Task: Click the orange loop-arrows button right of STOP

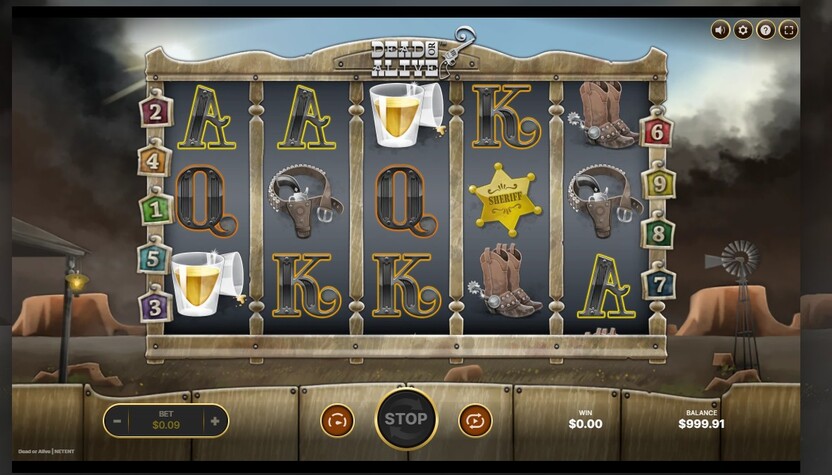Action: click(x=475, y=420)
